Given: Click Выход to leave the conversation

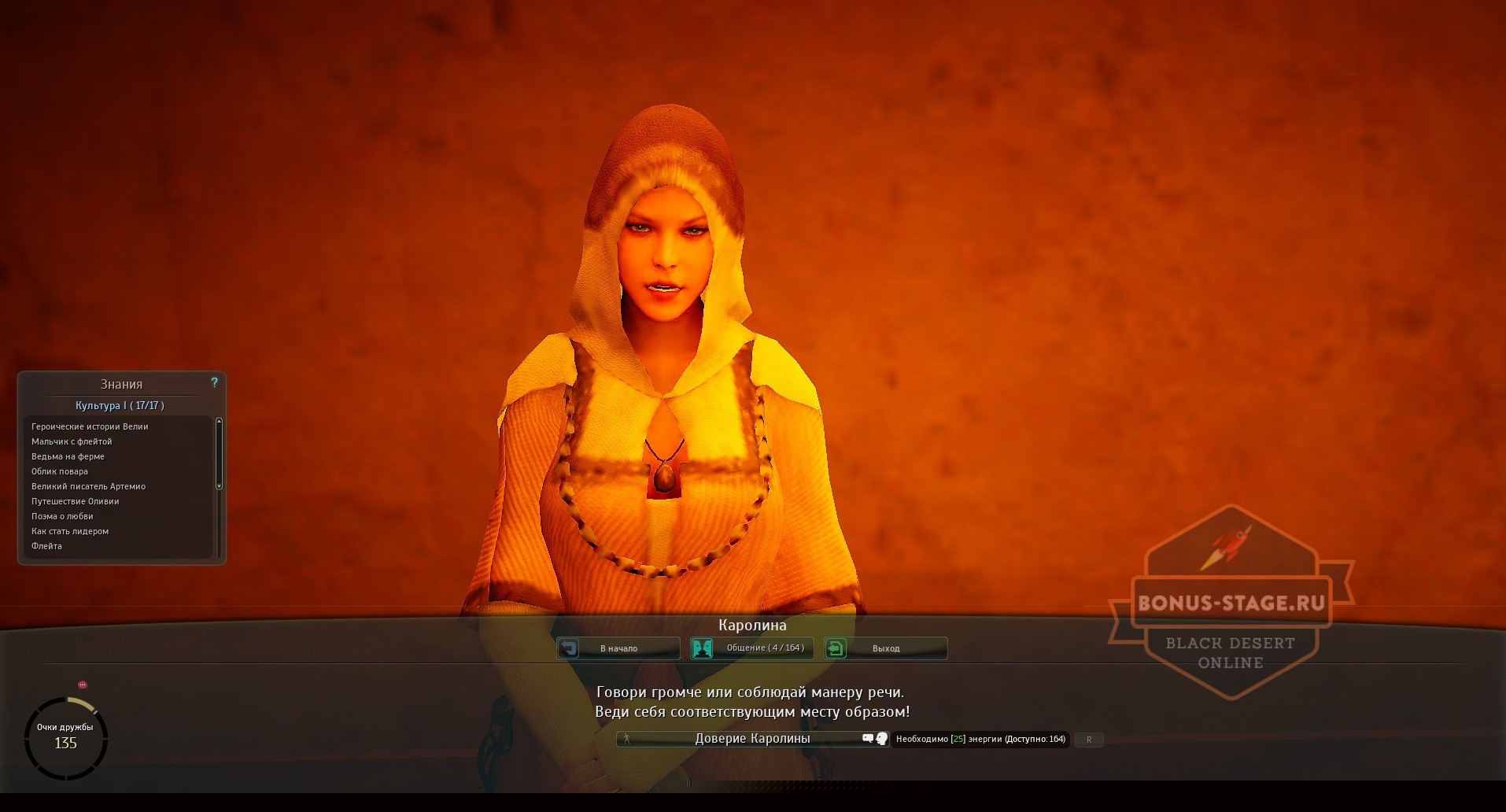Looking at the screenshot, I should click(x=888, y=648).
